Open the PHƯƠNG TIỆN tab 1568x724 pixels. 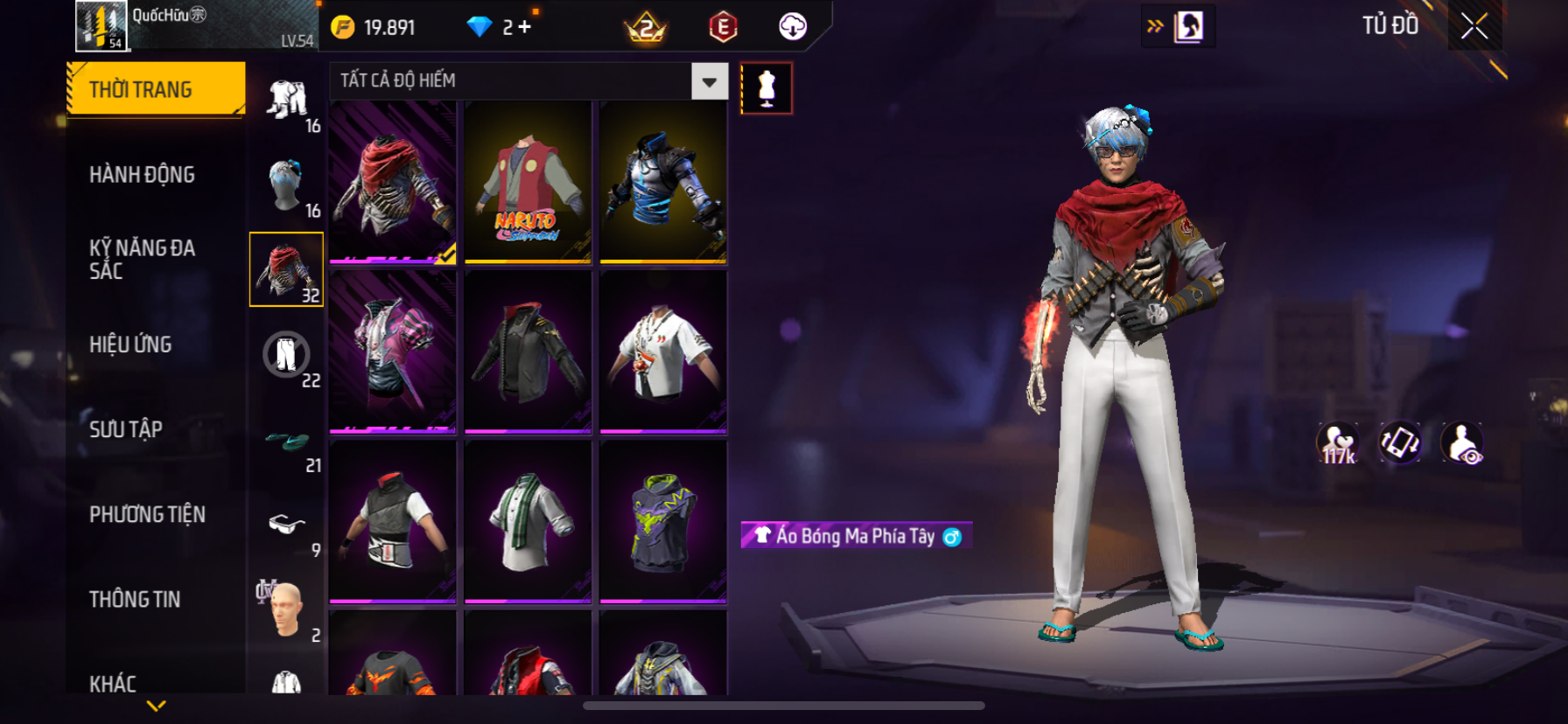(147, 514)
